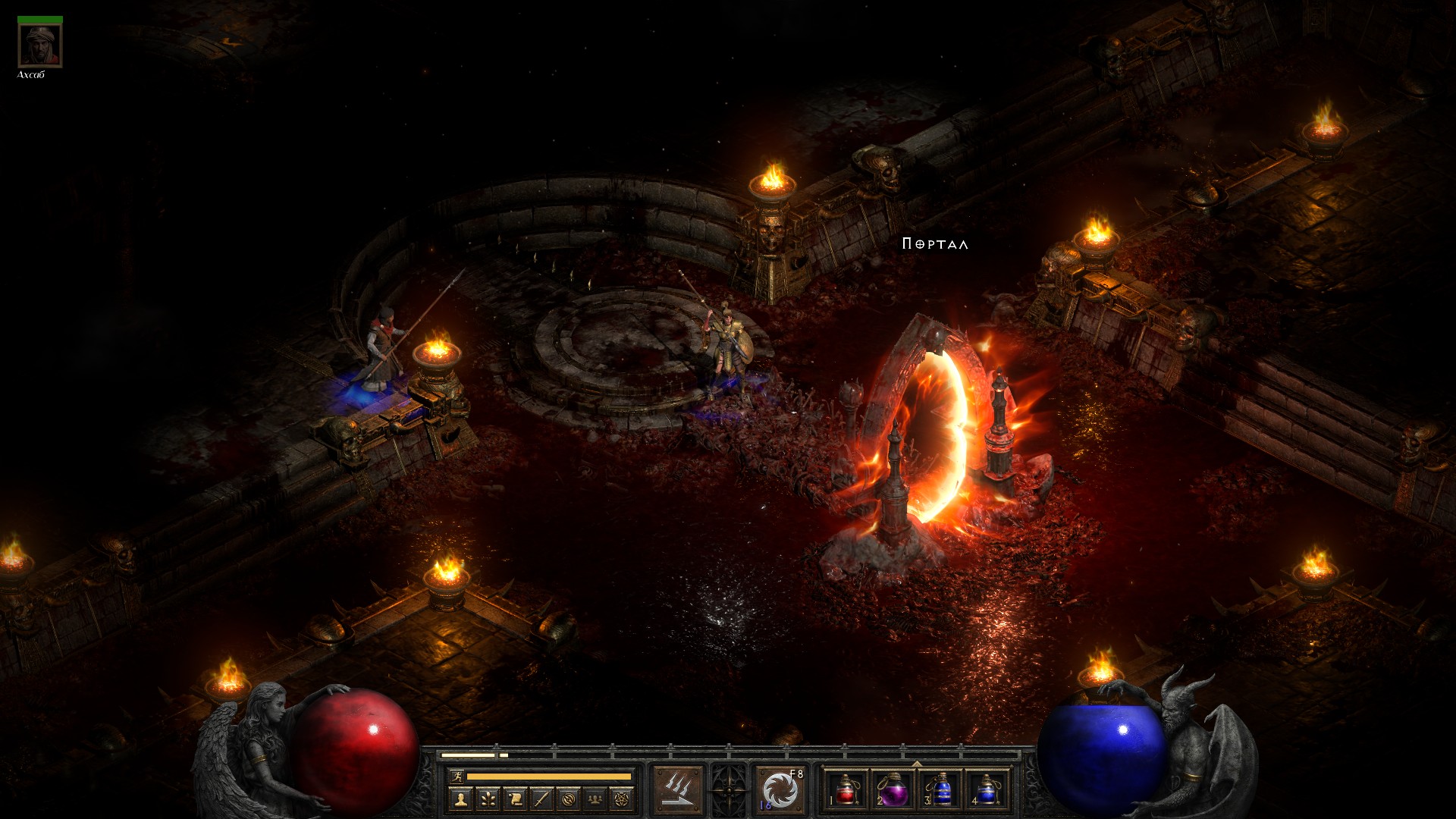Use the blue mana potion in belt slot 3

(940, 790)
